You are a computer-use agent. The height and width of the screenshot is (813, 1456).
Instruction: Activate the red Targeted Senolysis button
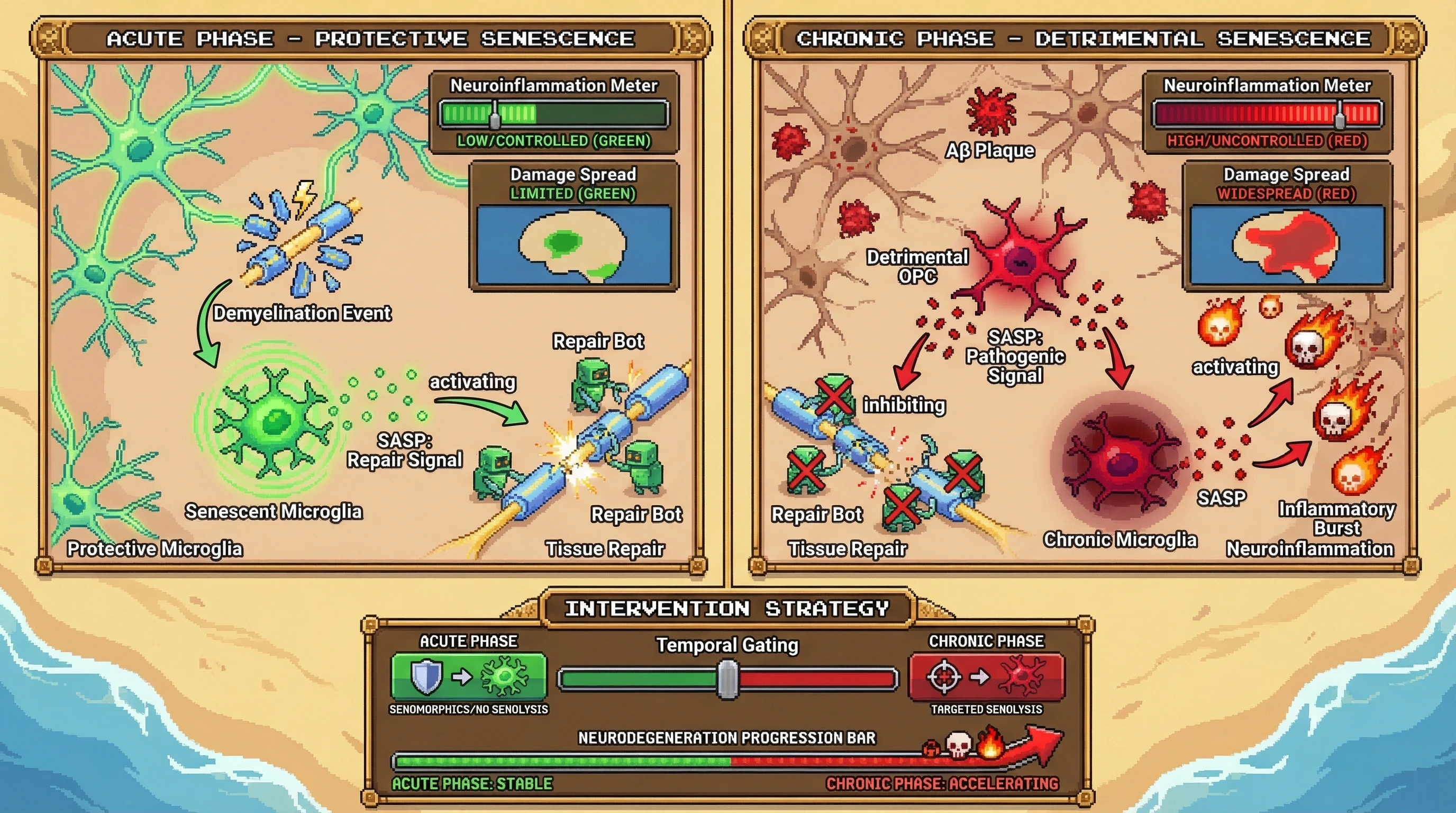coord(986,676)
